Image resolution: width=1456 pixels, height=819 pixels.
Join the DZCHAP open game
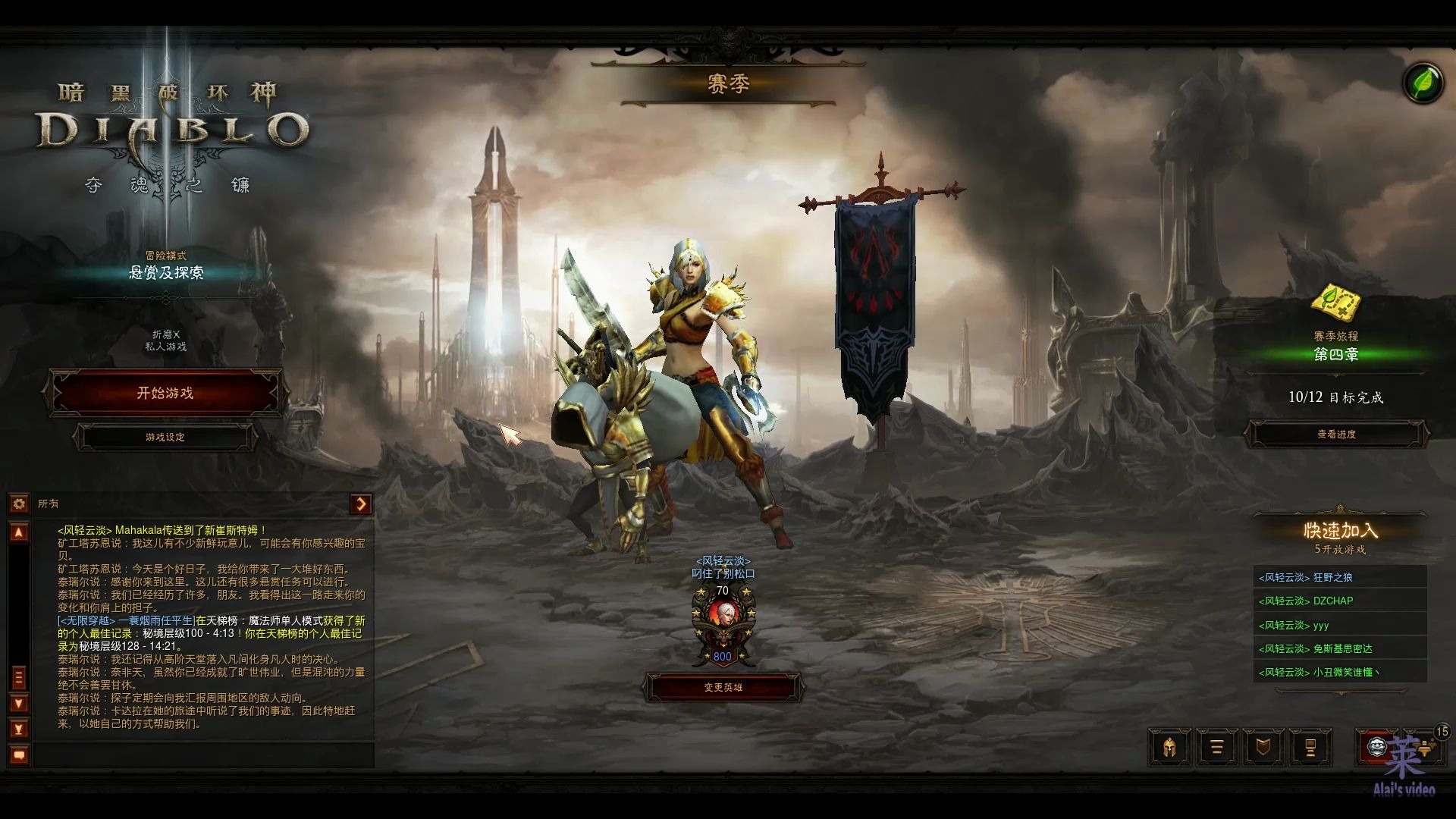1339,601
